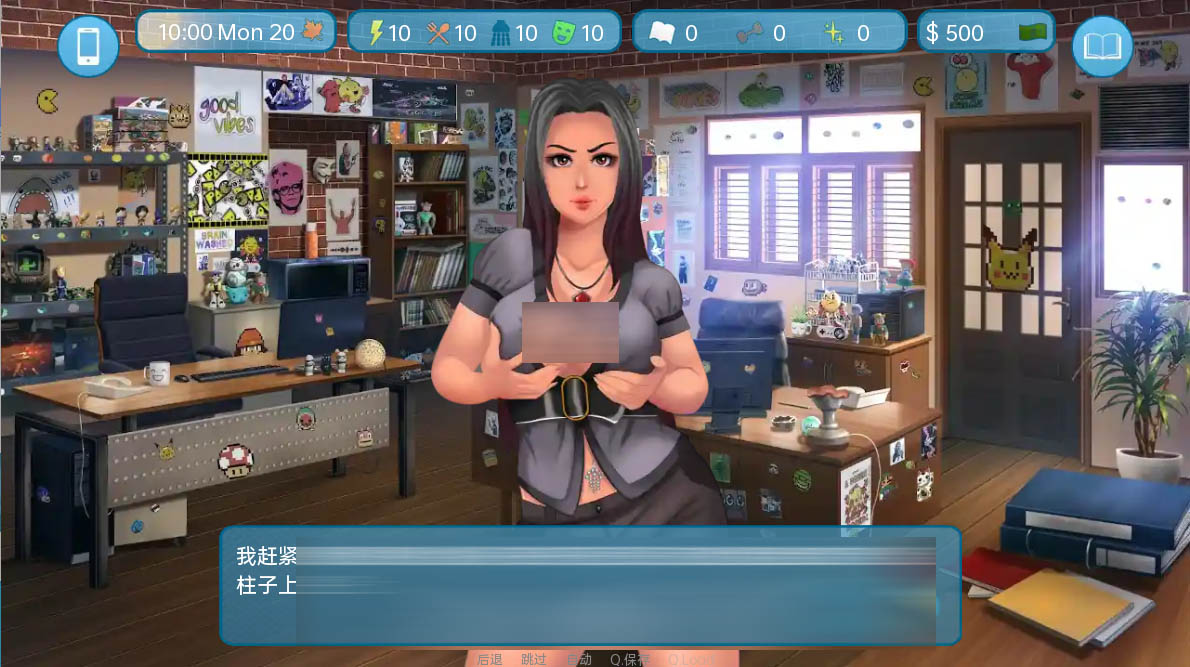
Task: Open the journal book icon
Action: pyautogui.click(x=1102, y=46)
